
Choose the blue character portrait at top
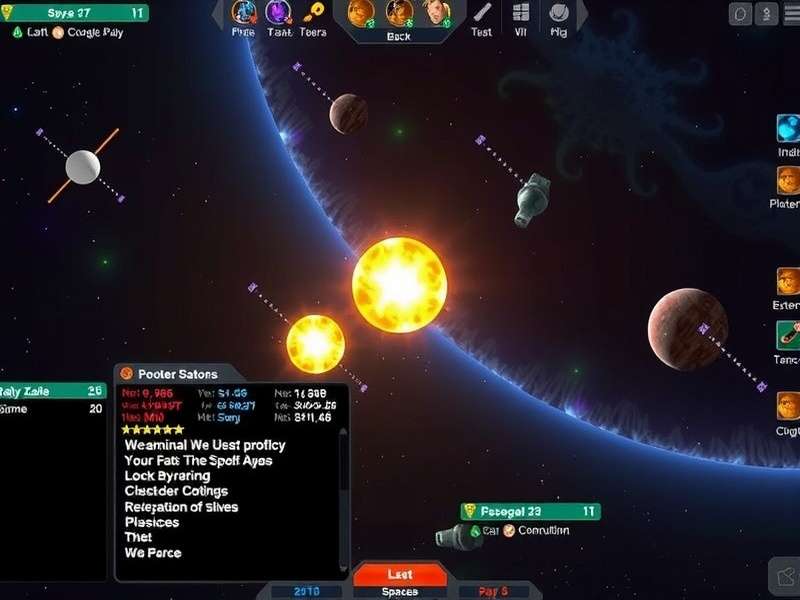pyautogui.click(x=243, y=13)
